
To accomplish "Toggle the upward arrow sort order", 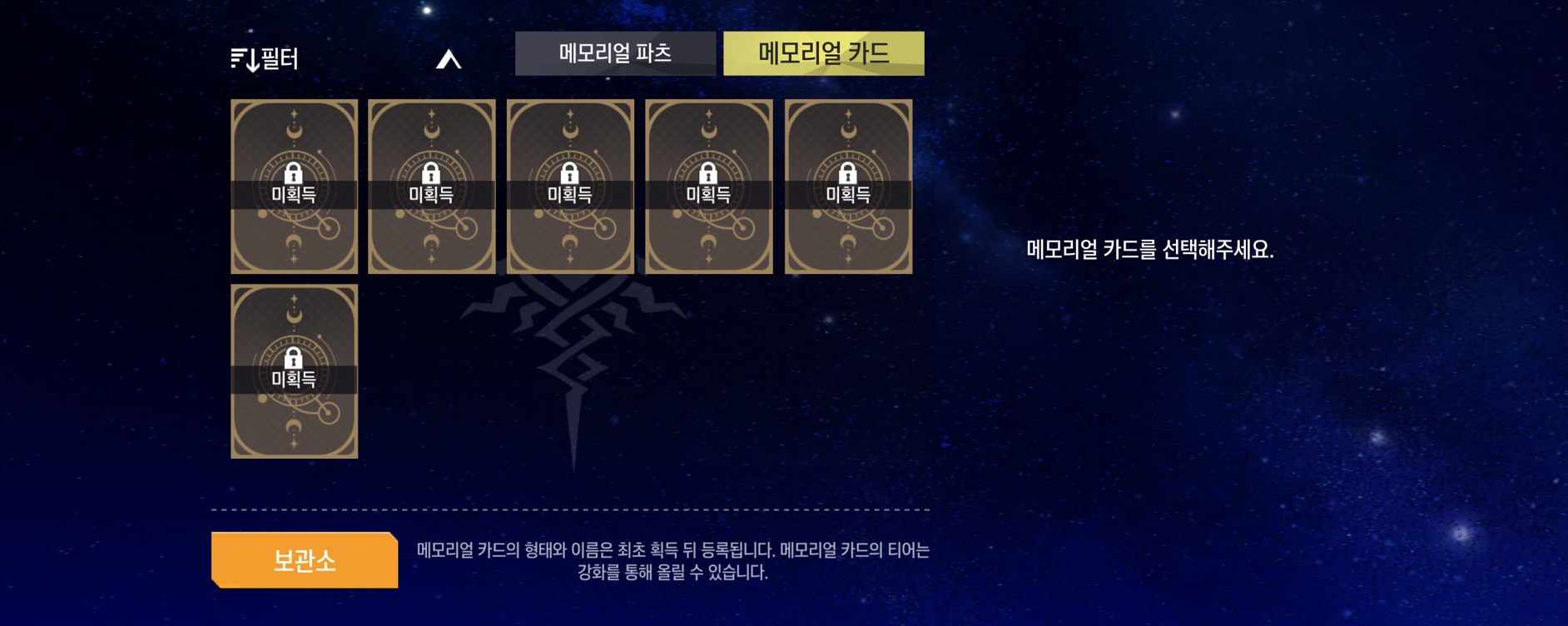I will 449,59.
